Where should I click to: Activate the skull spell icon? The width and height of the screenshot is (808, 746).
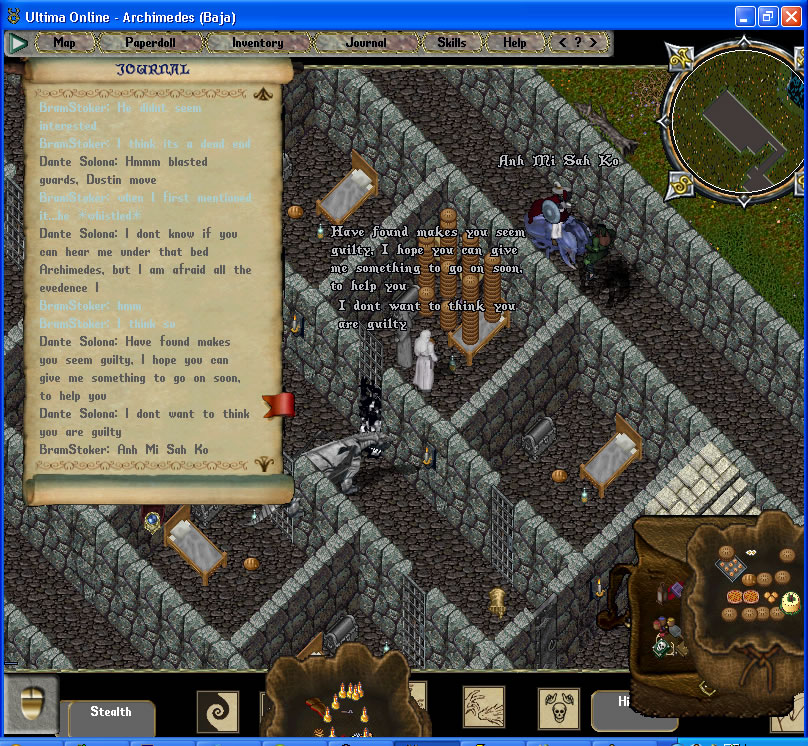pos(558,709)
